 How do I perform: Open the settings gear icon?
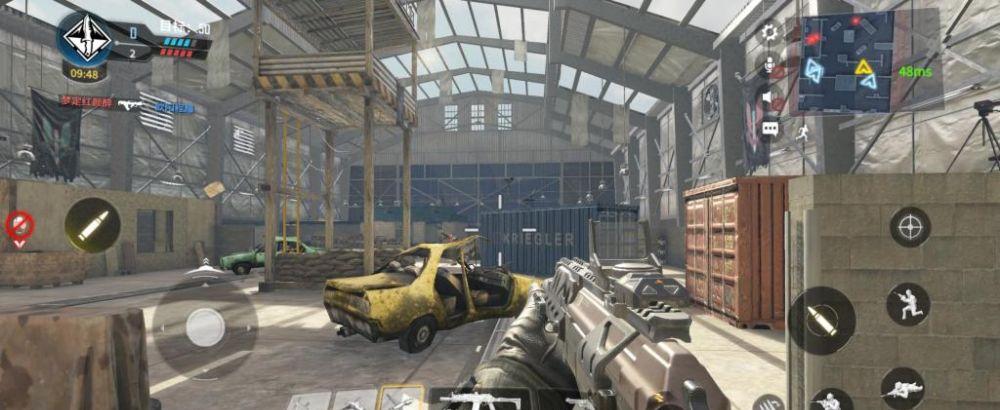coord(769,32)
